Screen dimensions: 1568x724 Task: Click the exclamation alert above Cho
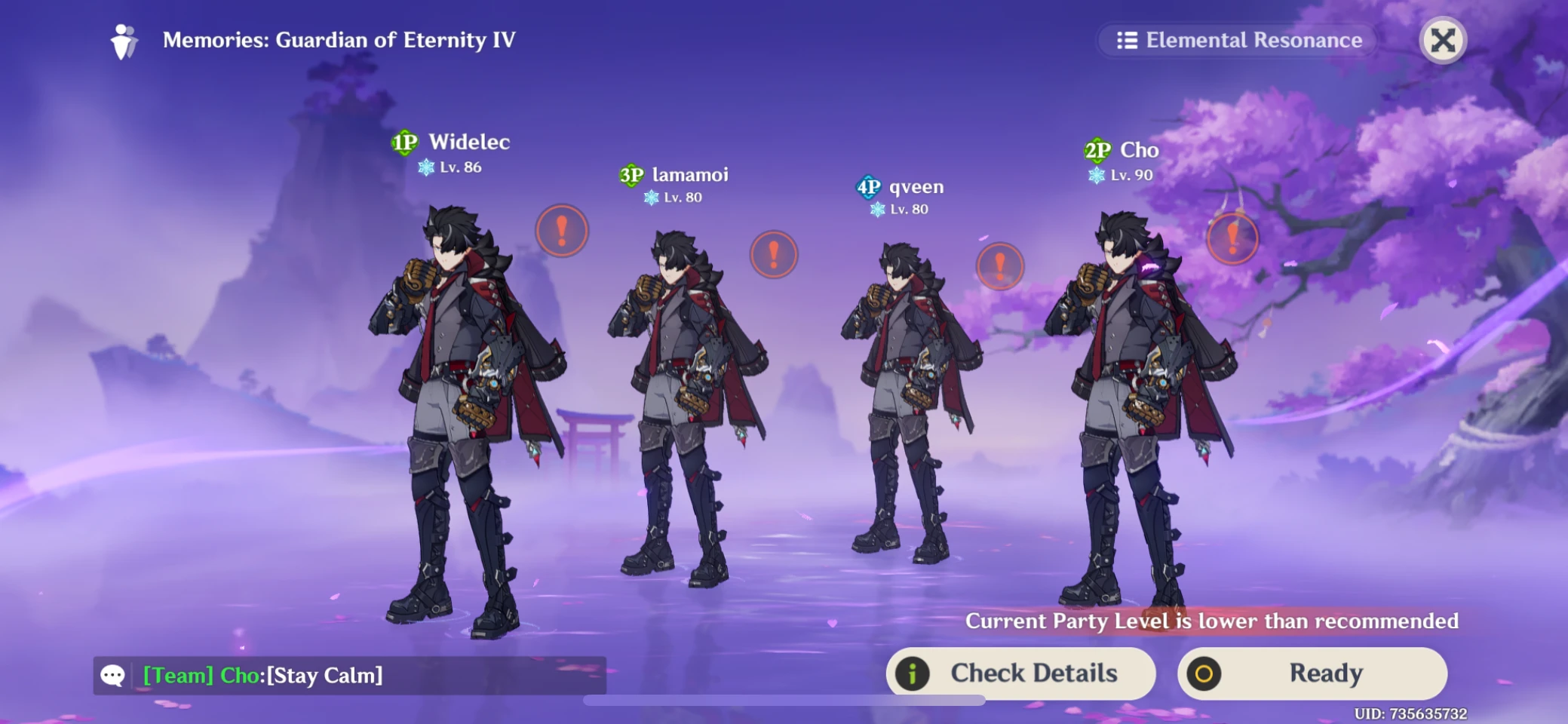(1232, 238)
